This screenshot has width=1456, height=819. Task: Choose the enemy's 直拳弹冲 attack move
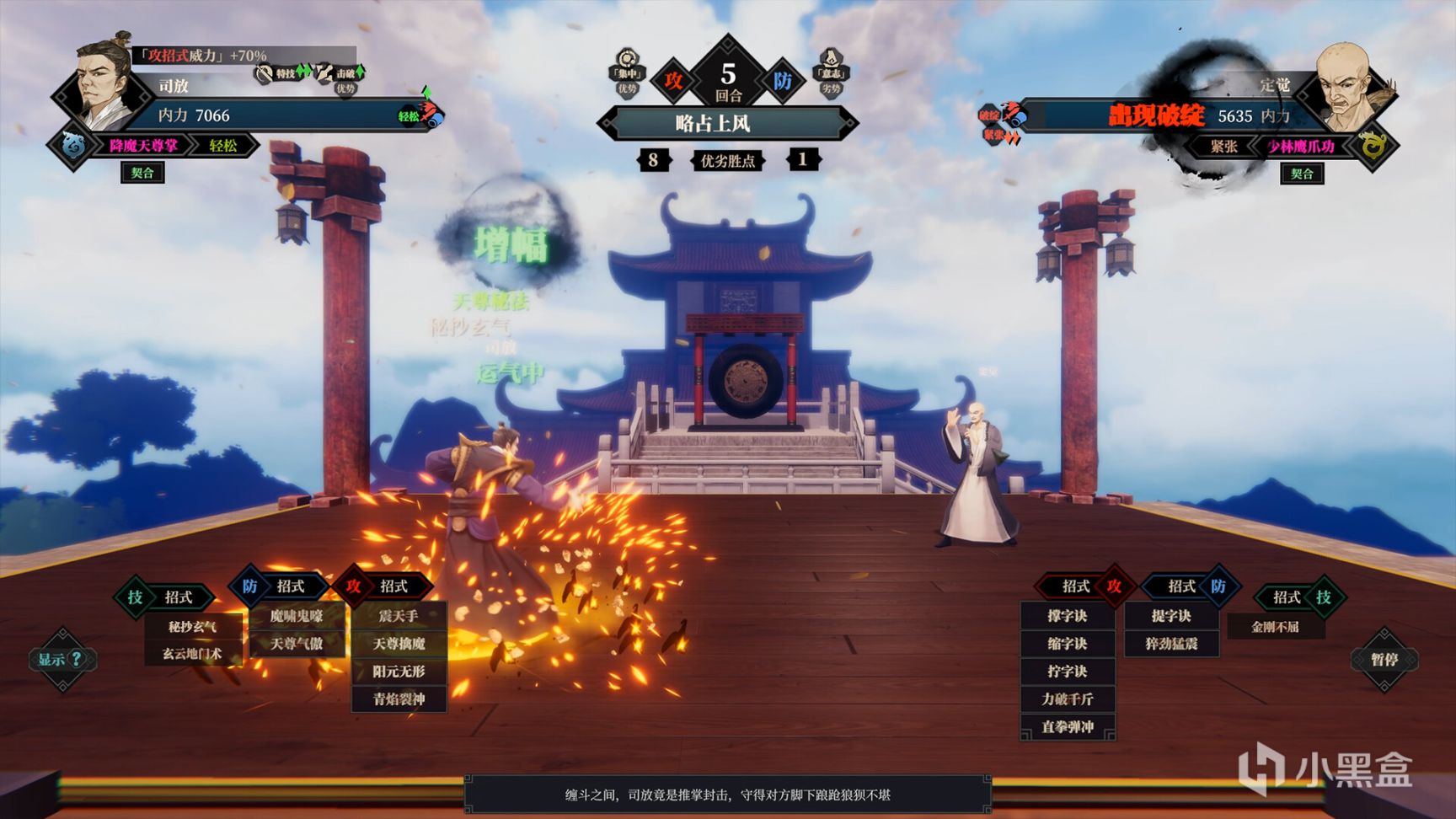[1068, 726]
